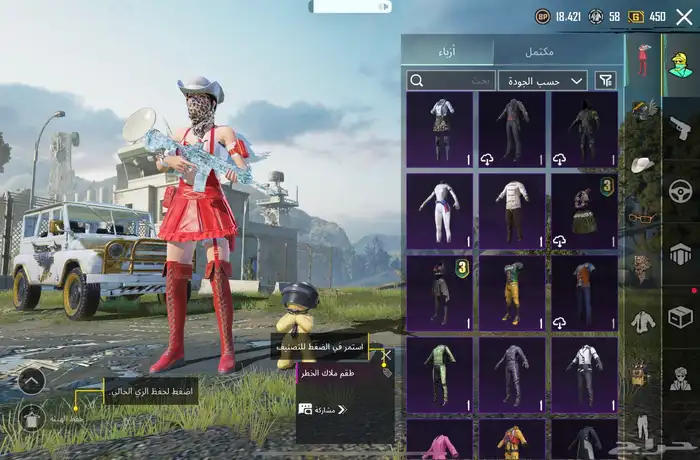Viewport: 700px width, 460px height.
Task: Open the filter funnel button
Action: pyautogui.click(x=606, y=80)
